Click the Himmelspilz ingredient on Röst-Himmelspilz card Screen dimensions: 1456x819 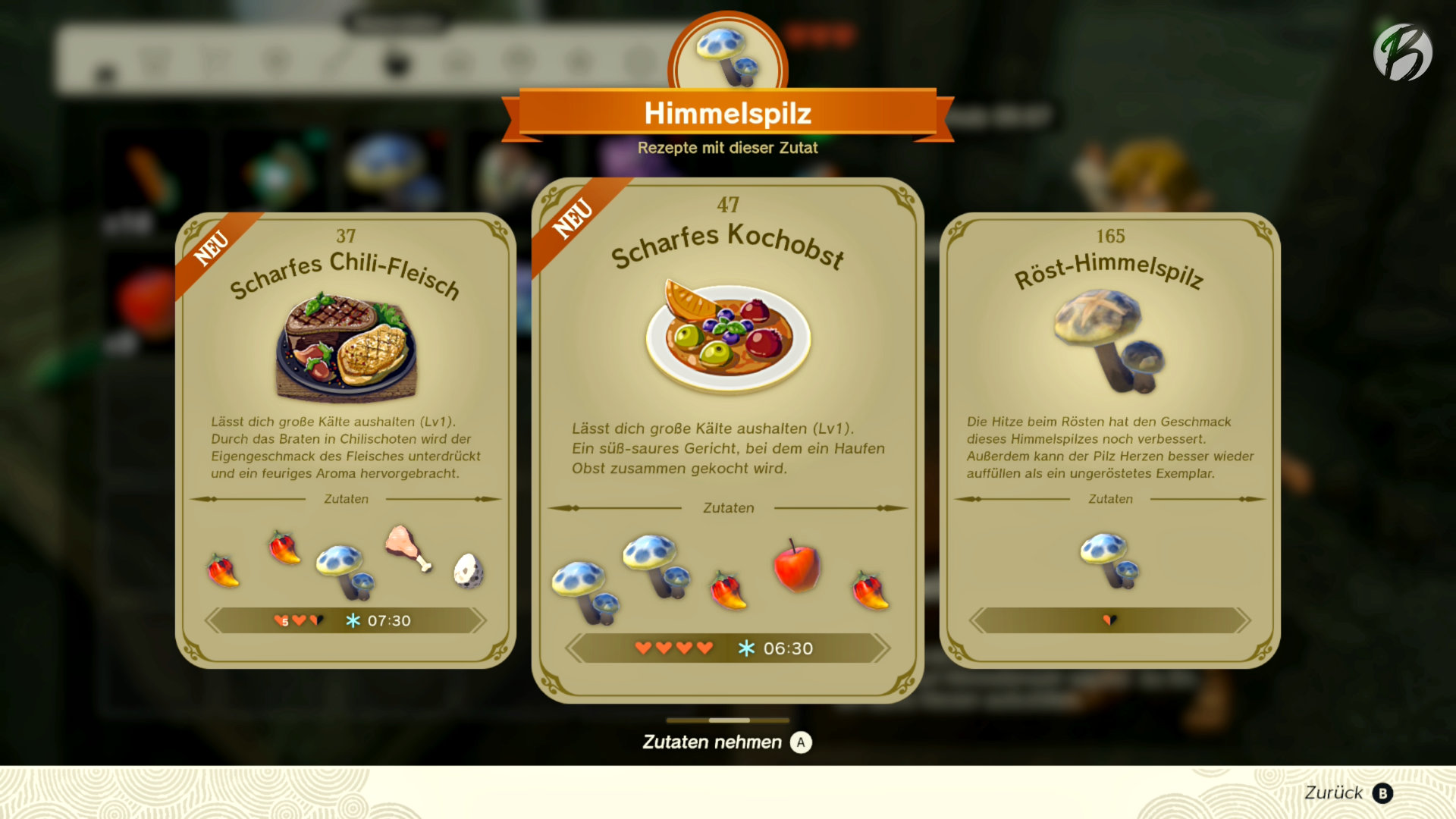point(1109,560)
